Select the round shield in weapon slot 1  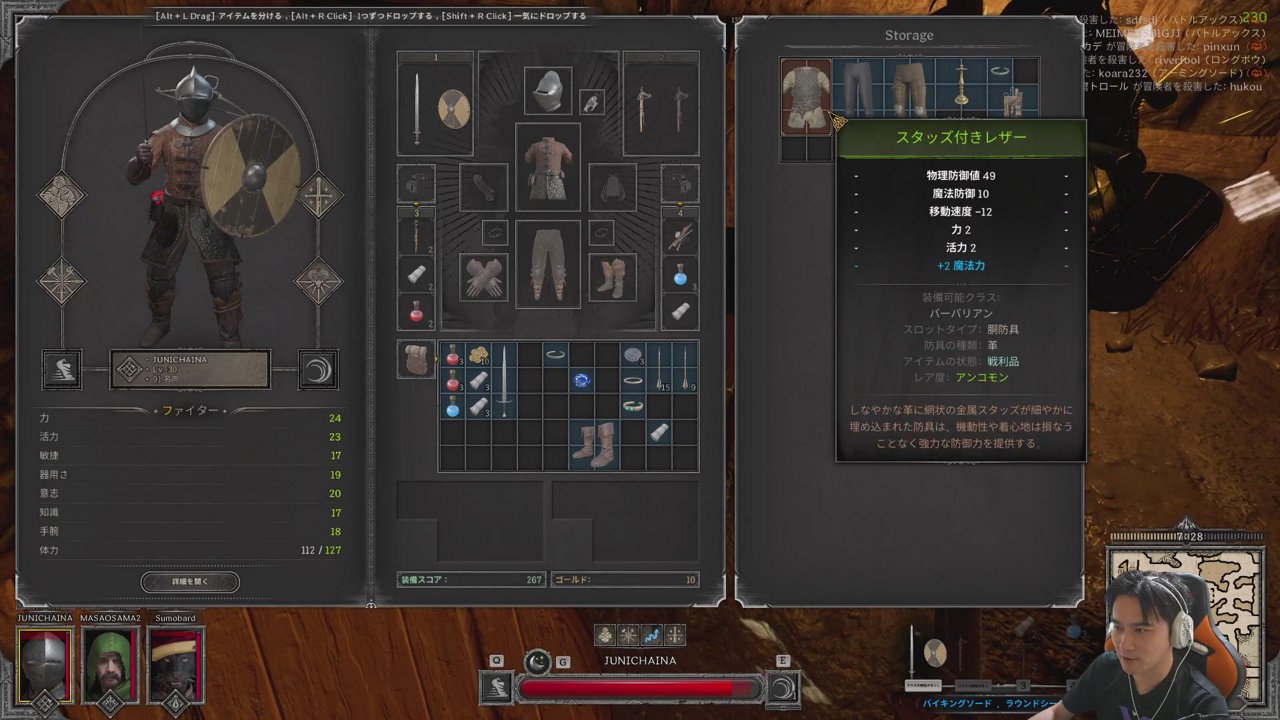[x=453, y=109]
